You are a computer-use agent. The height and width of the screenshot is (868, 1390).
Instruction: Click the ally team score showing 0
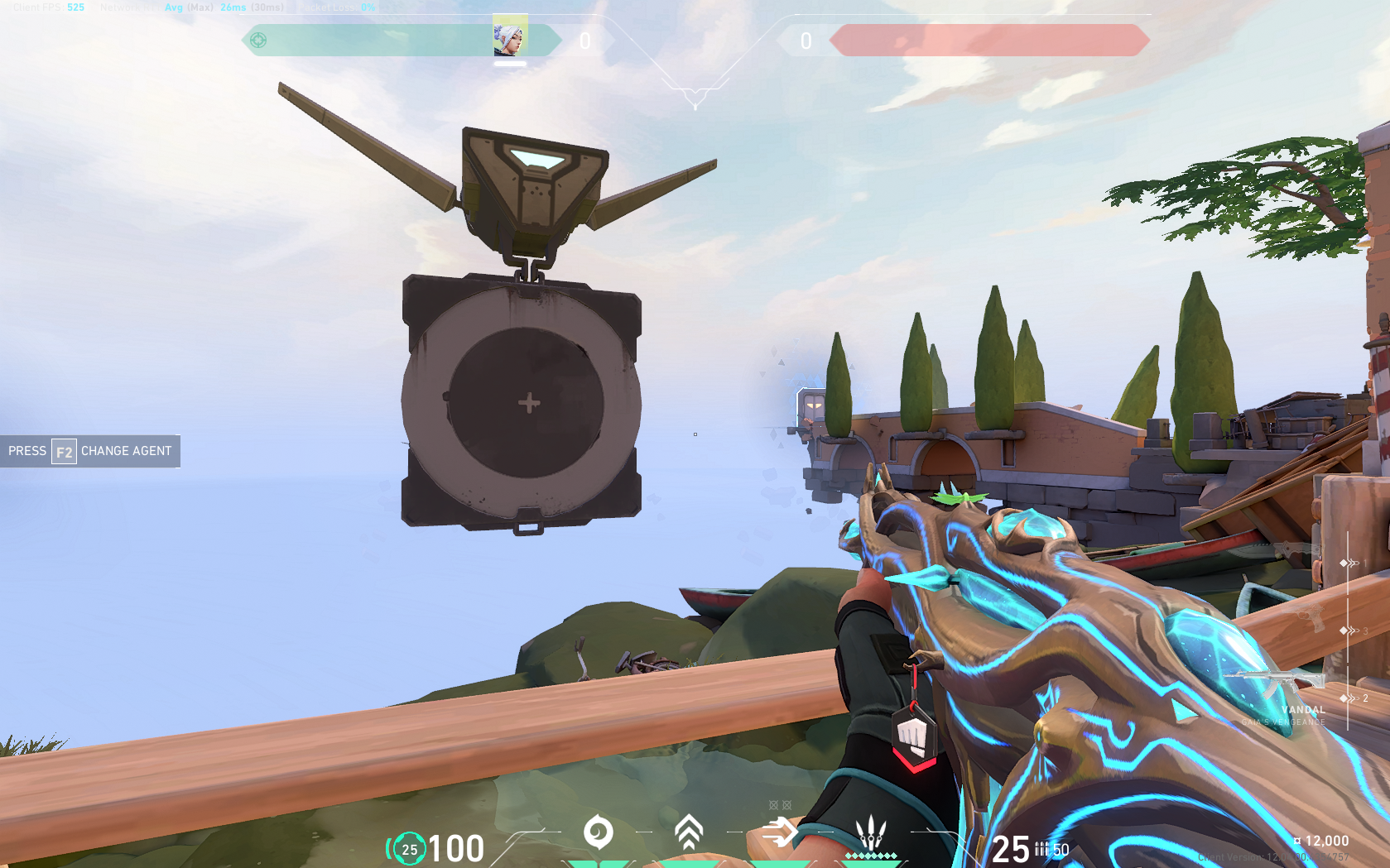click(x=584, y=39)
